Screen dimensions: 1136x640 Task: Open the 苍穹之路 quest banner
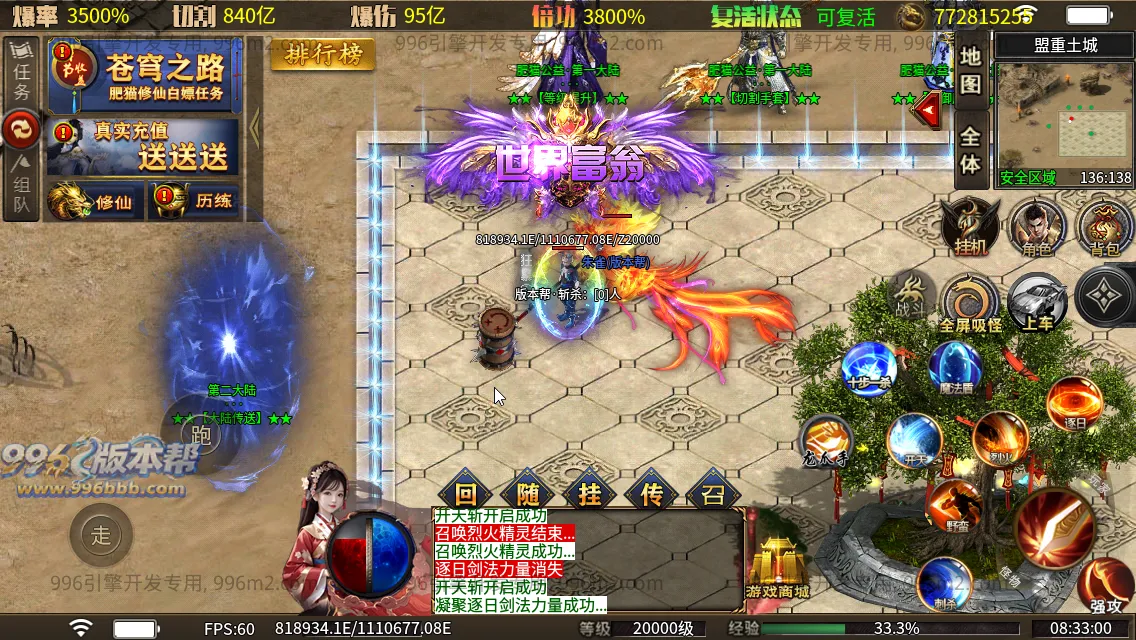pyautogui.click(x=150, y=76)
